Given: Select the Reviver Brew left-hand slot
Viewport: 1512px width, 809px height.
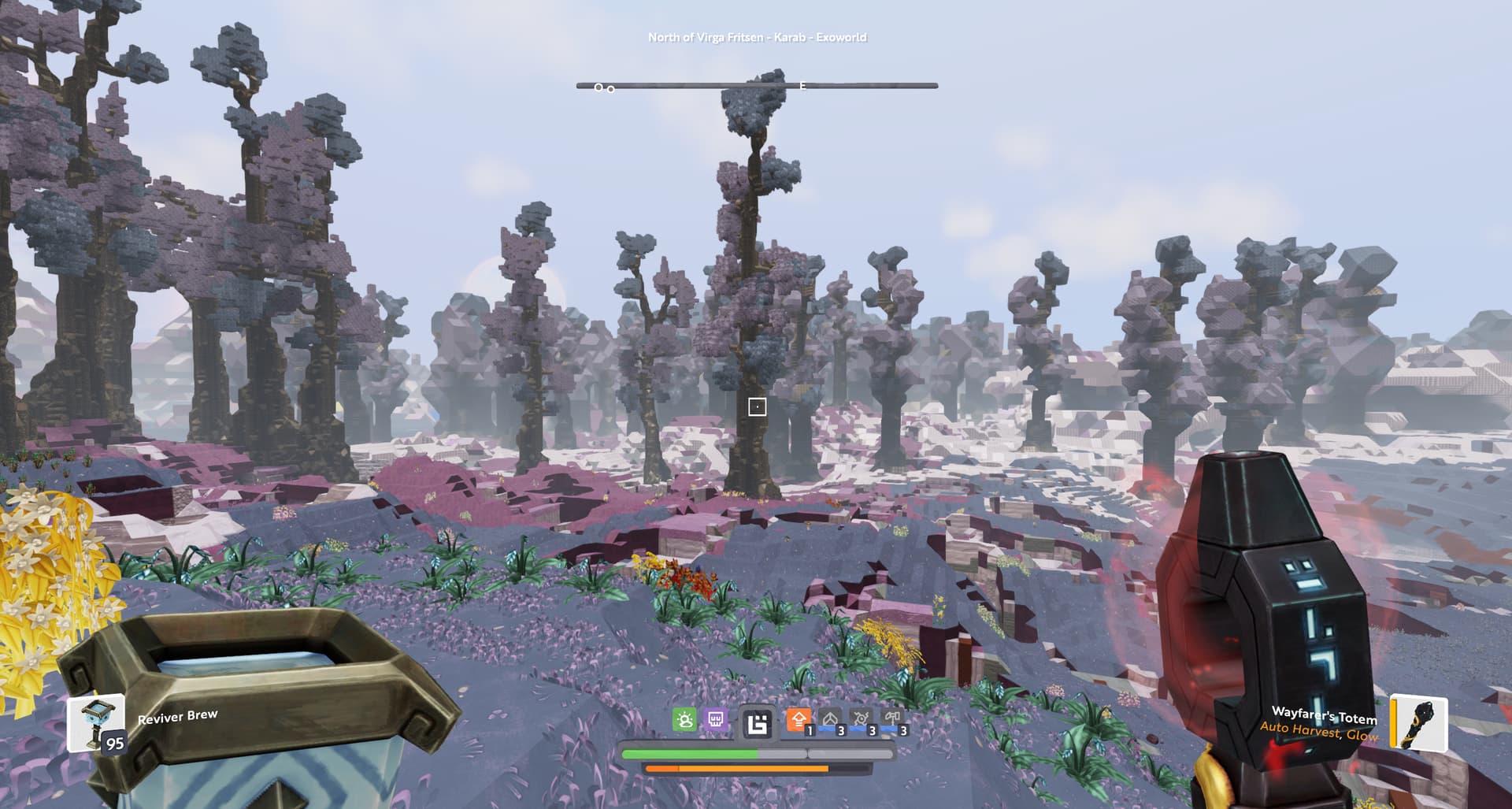Looking at the screenshot, I should point(96,722).
